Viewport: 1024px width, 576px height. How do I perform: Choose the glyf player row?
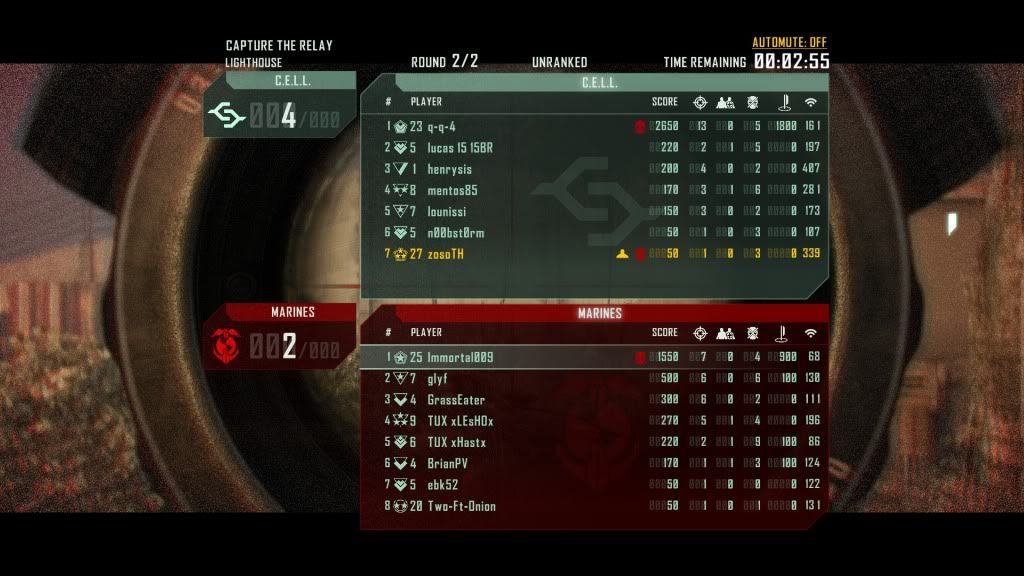pos(437,378)
